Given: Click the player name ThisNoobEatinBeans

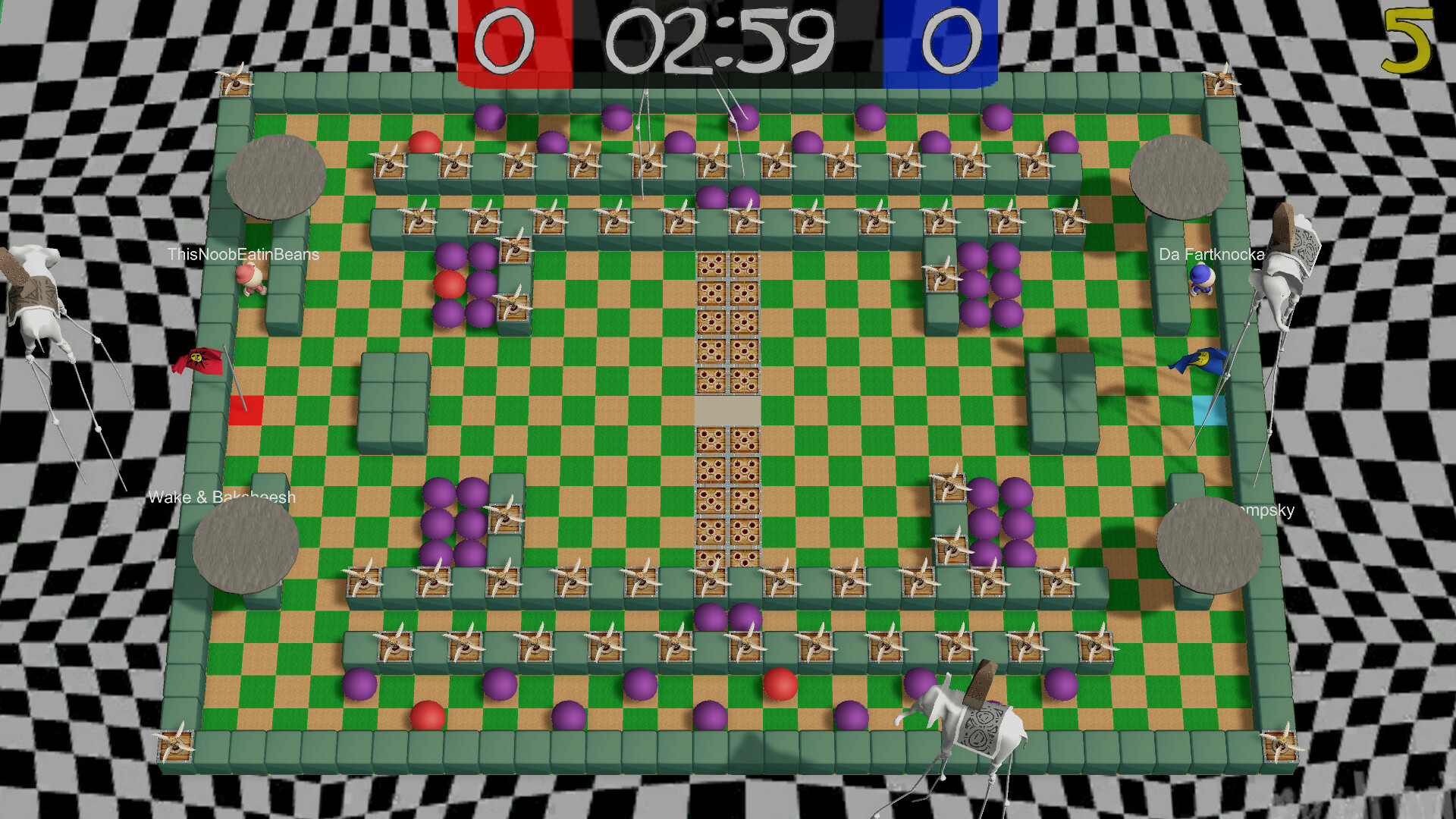Looking at the screenshot, I should click(243, 254).
